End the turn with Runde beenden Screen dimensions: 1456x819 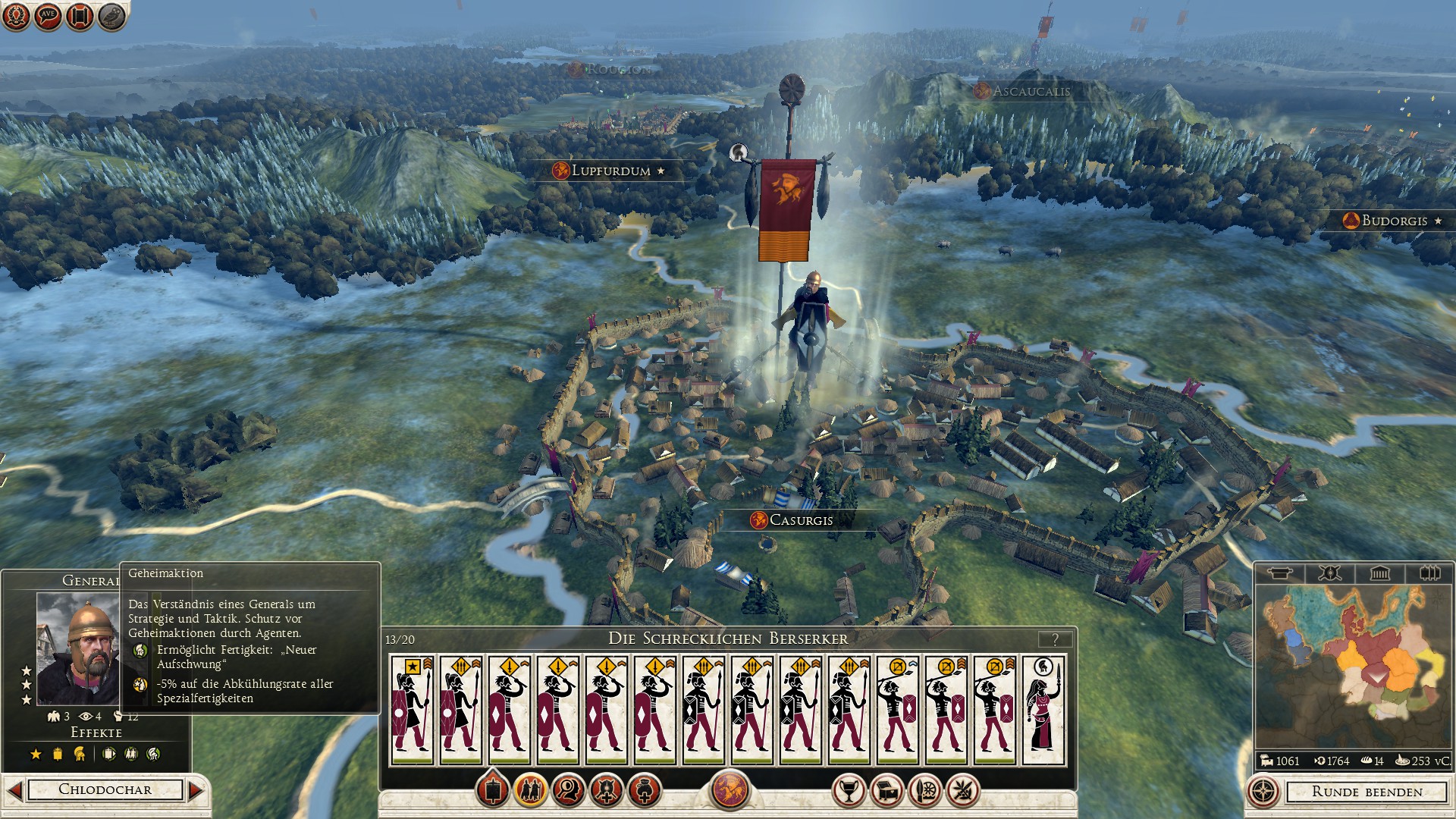[1367, 792]
